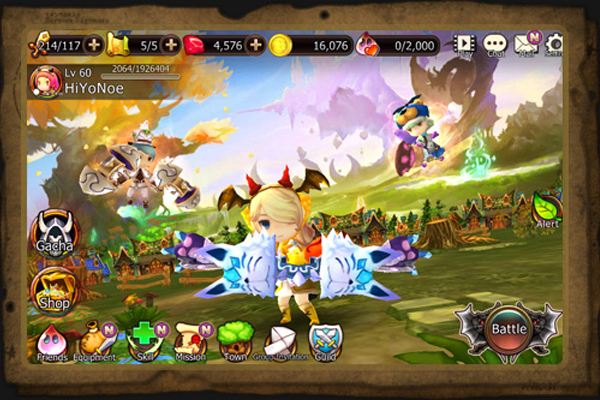600x400 pixels.
Task: Start a fight with the Battle button
Action: [508, 326]
